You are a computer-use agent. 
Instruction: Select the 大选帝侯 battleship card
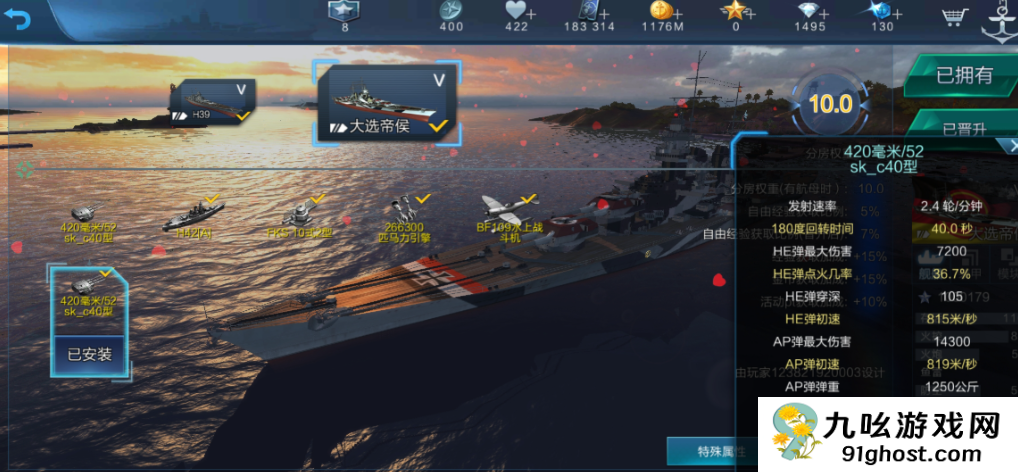(390, 102)
